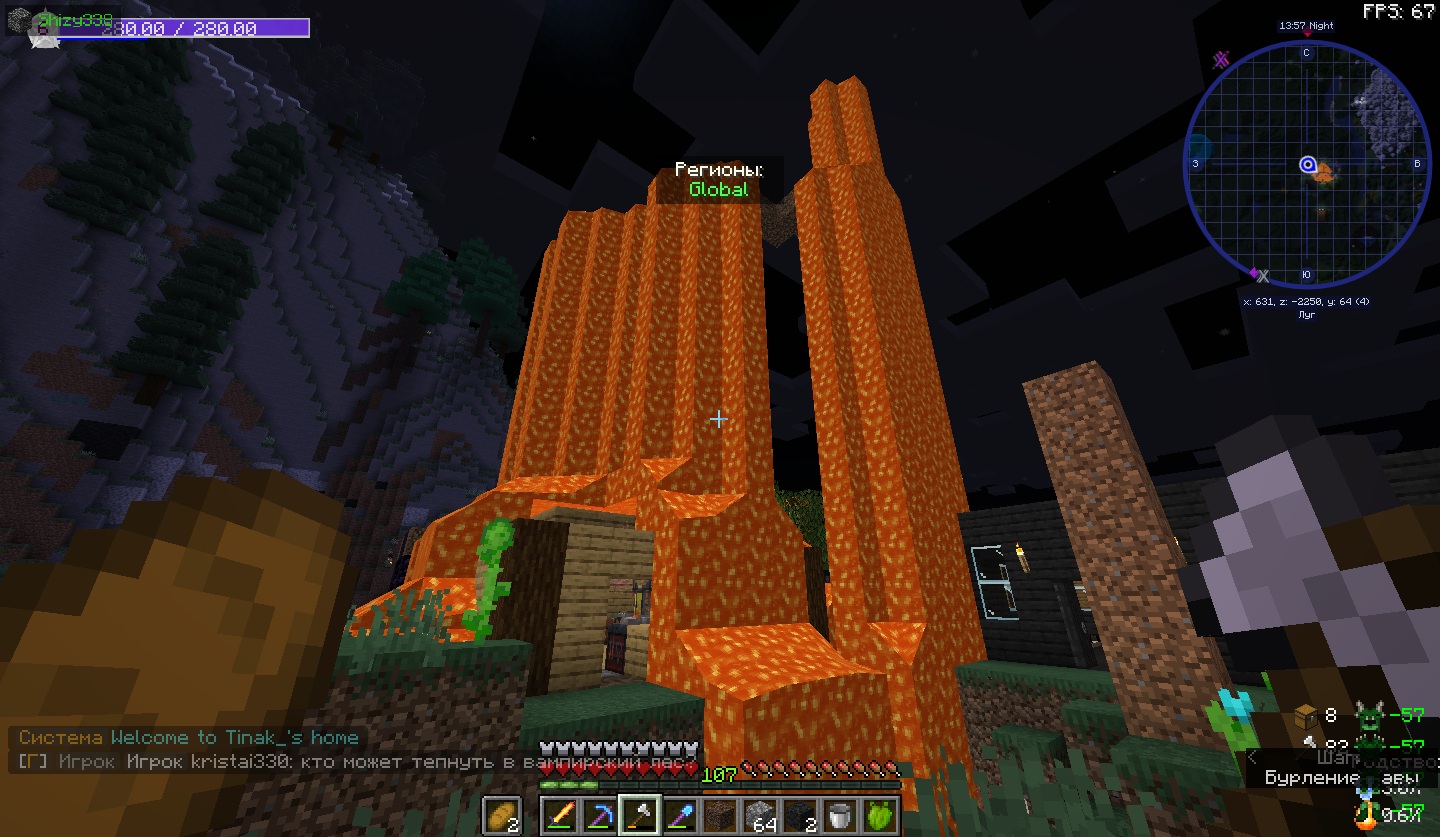
Task: Select the bread in the offhand slot
Action: click(x=502, y=815)
